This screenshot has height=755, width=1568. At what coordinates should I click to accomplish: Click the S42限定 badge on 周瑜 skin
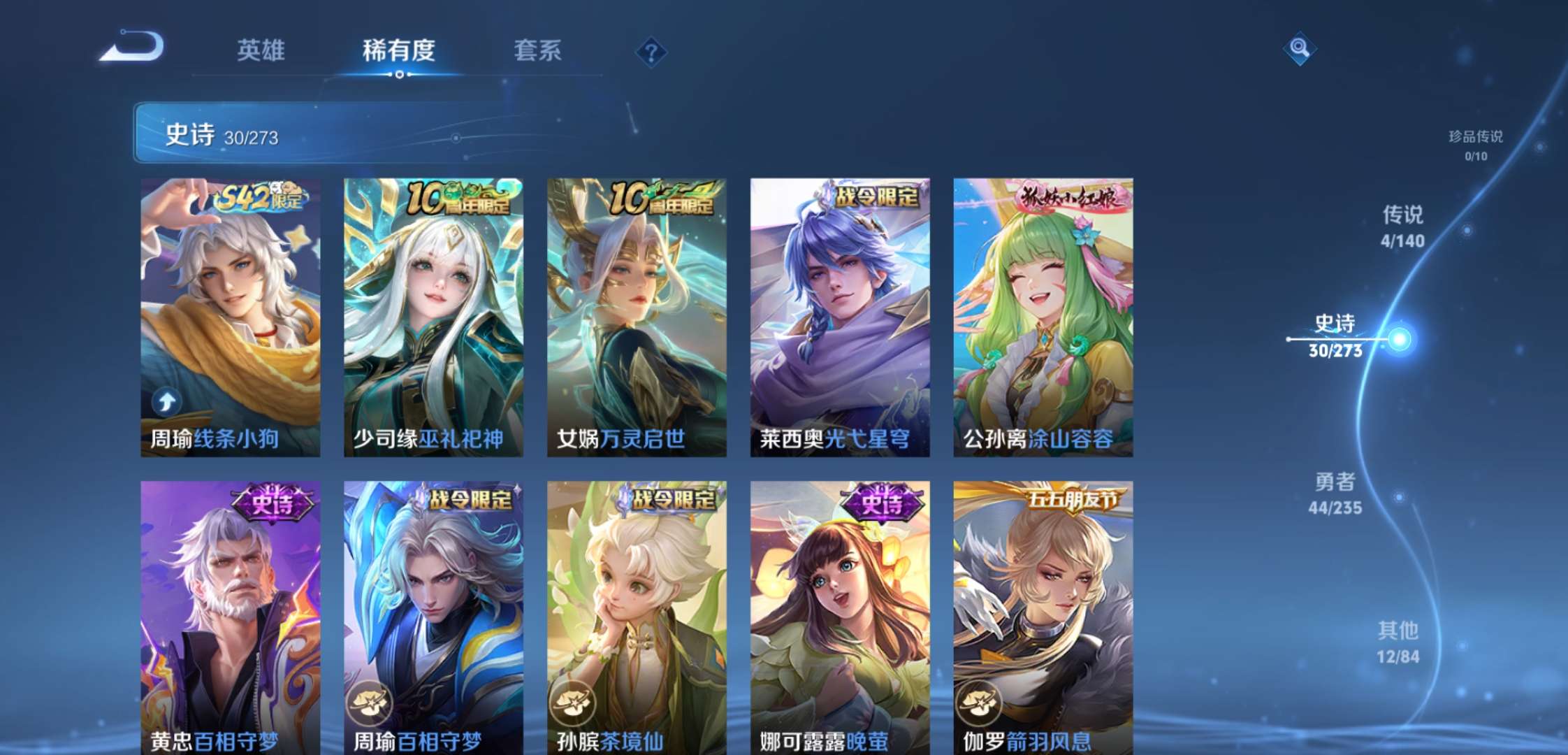[259, 199]
